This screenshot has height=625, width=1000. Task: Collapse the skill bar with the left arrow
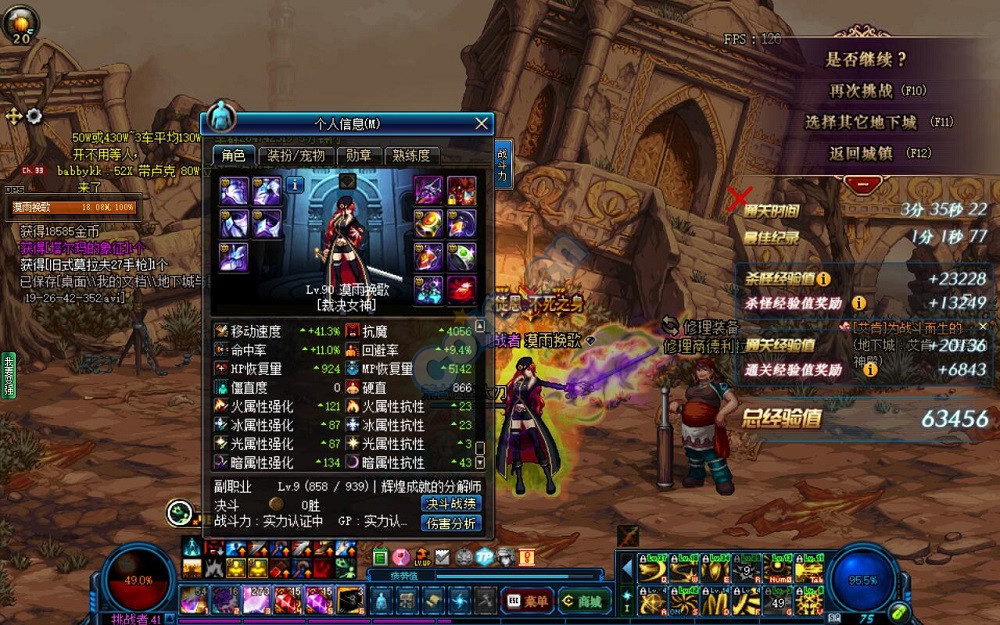tap(627, 569)
